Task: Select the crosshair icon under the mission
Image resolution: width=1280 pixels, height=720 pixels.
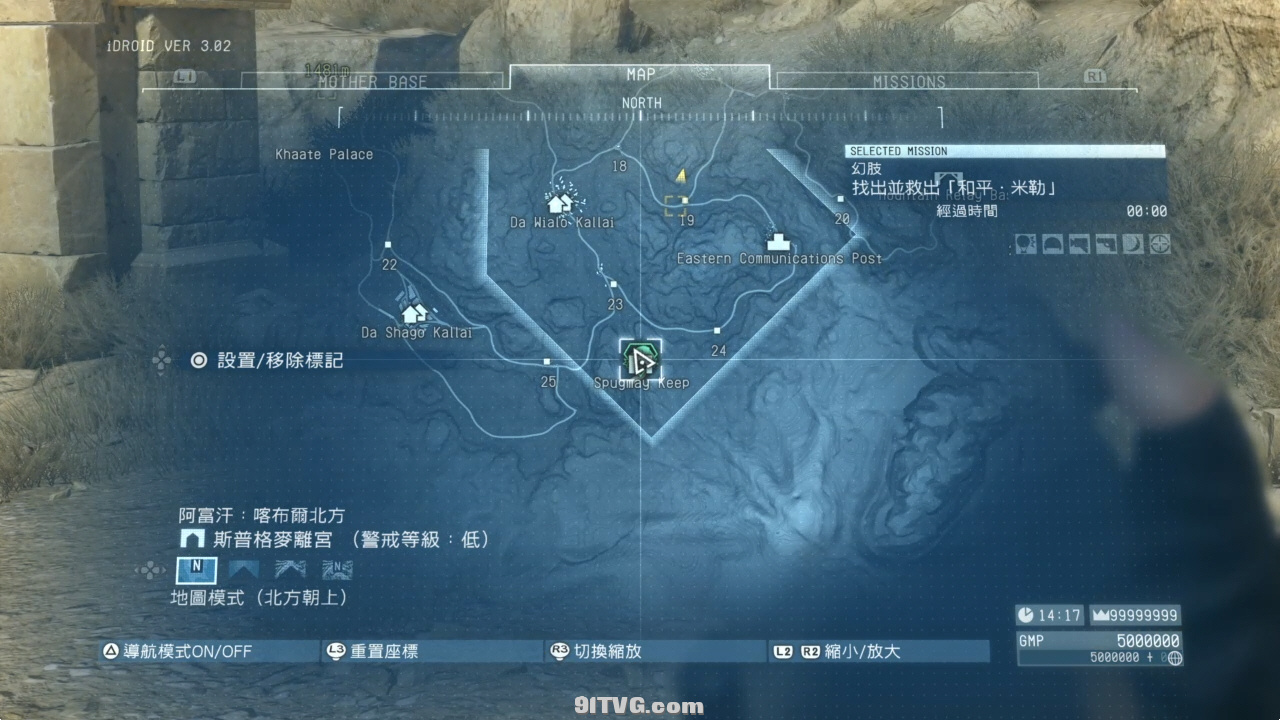Action: click(x=1160, y=244)
